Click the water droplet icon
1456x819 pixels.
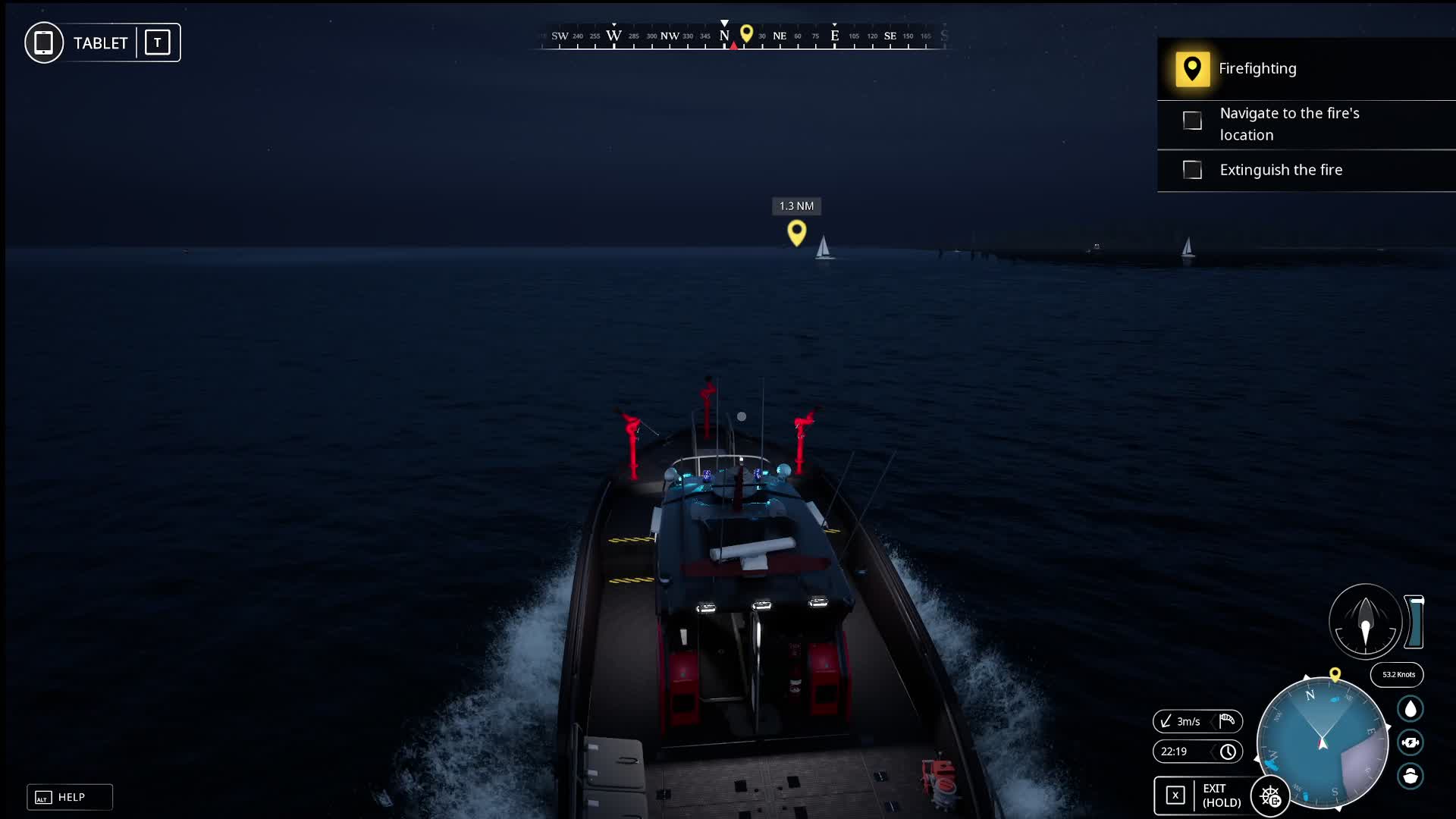pos(1410,709)
